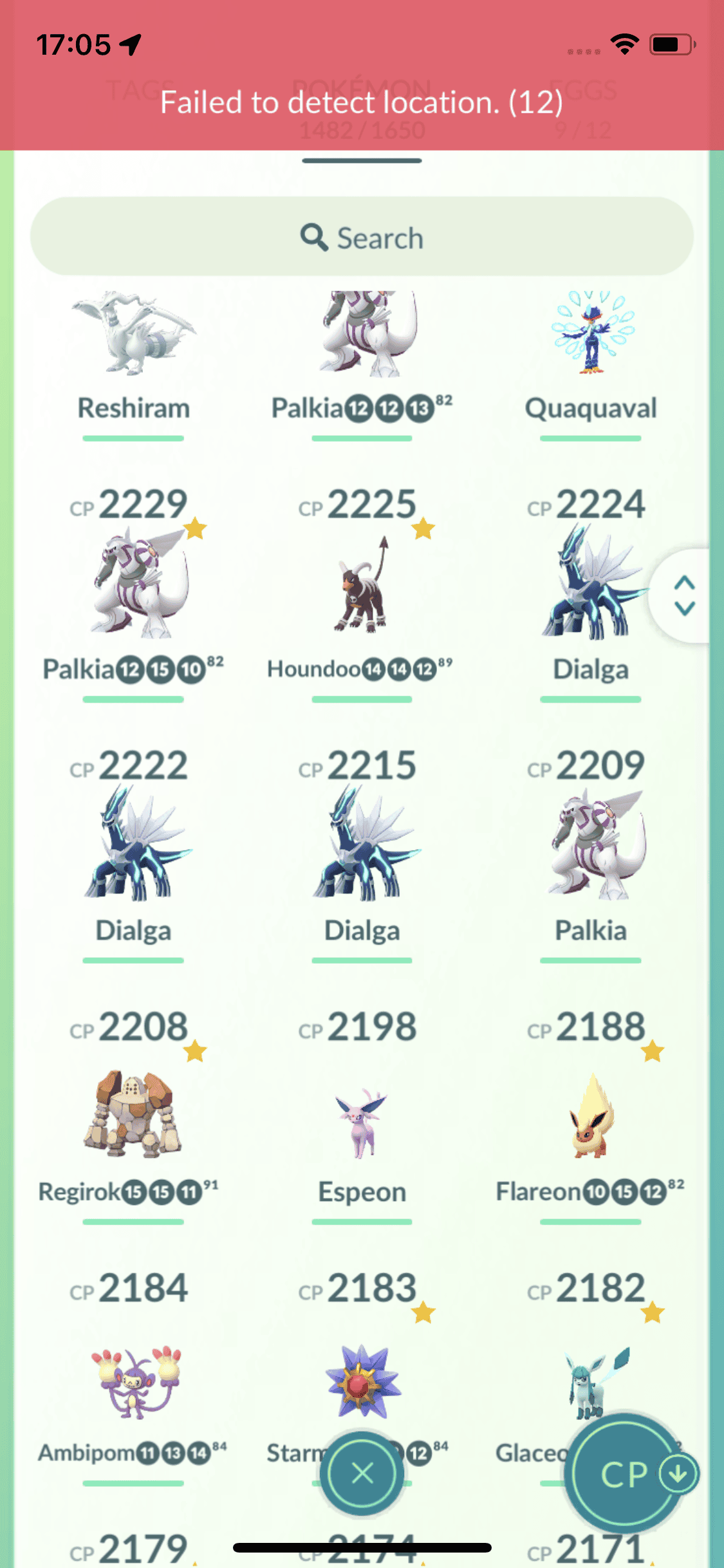Close the Pokémon storage with X button
Image resolution: width=724 pixels, height=1568 pixels.
coord(362,1473)
